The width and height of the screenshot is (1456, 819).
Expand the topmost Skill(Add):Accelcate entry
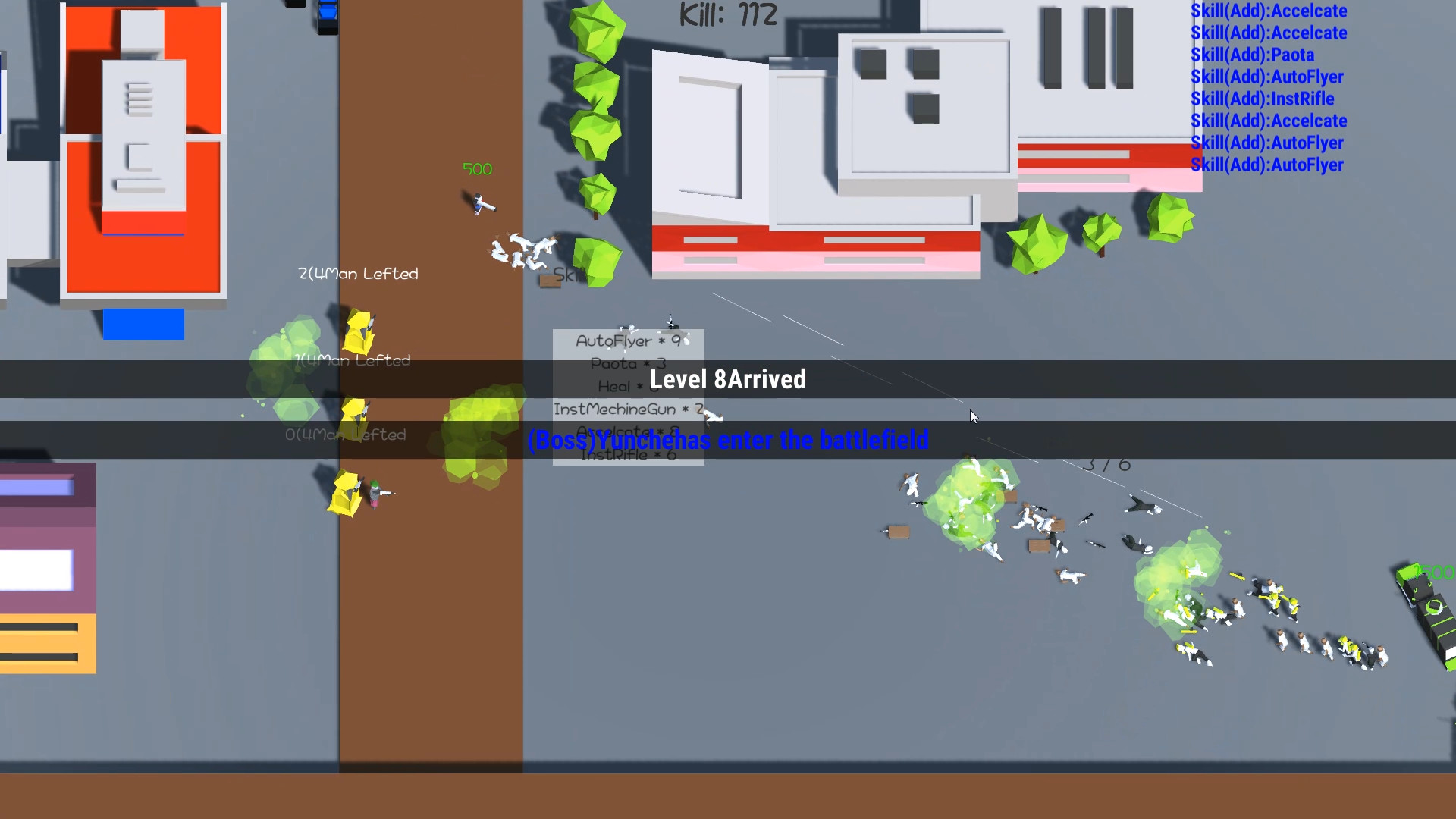[1269, 11]
